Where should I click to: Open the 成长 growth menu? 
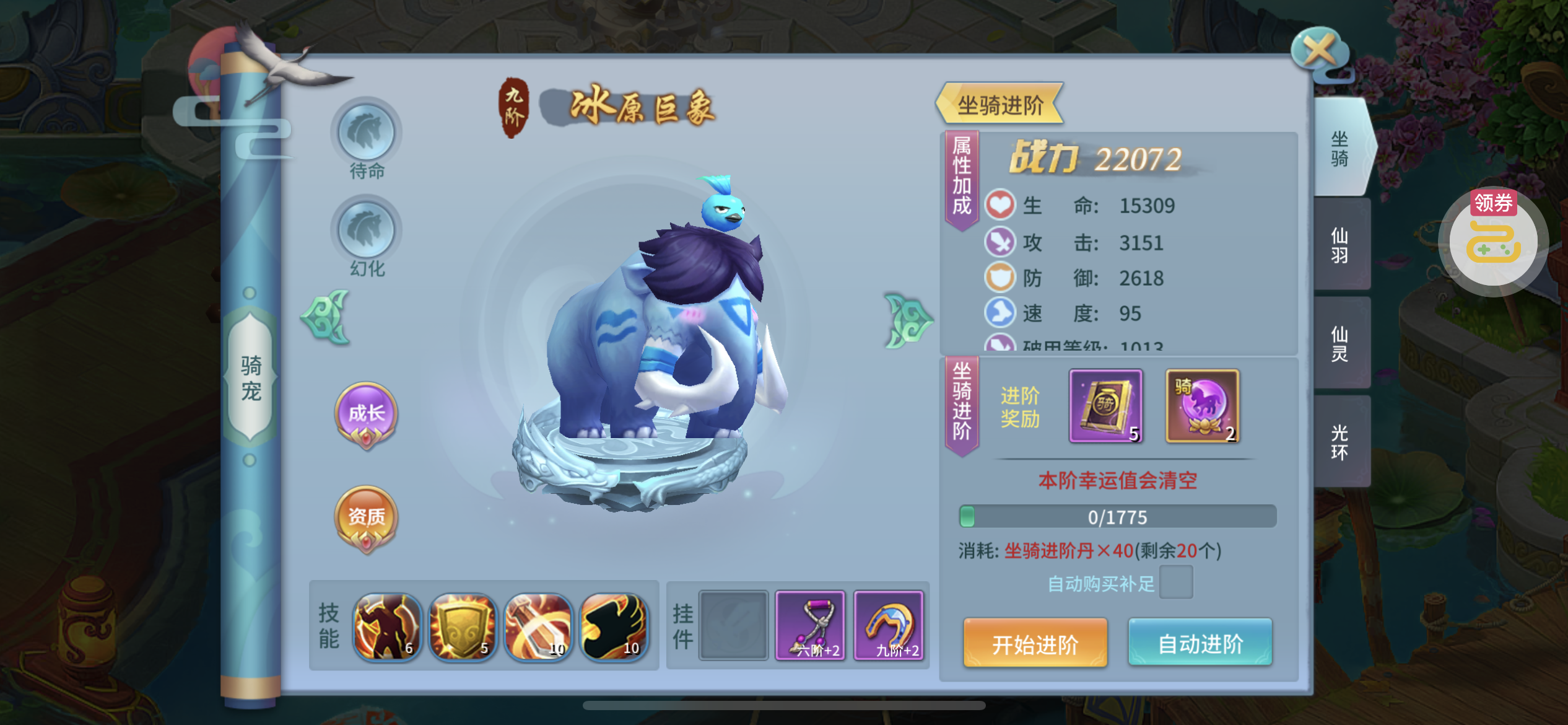pos(366,413)
